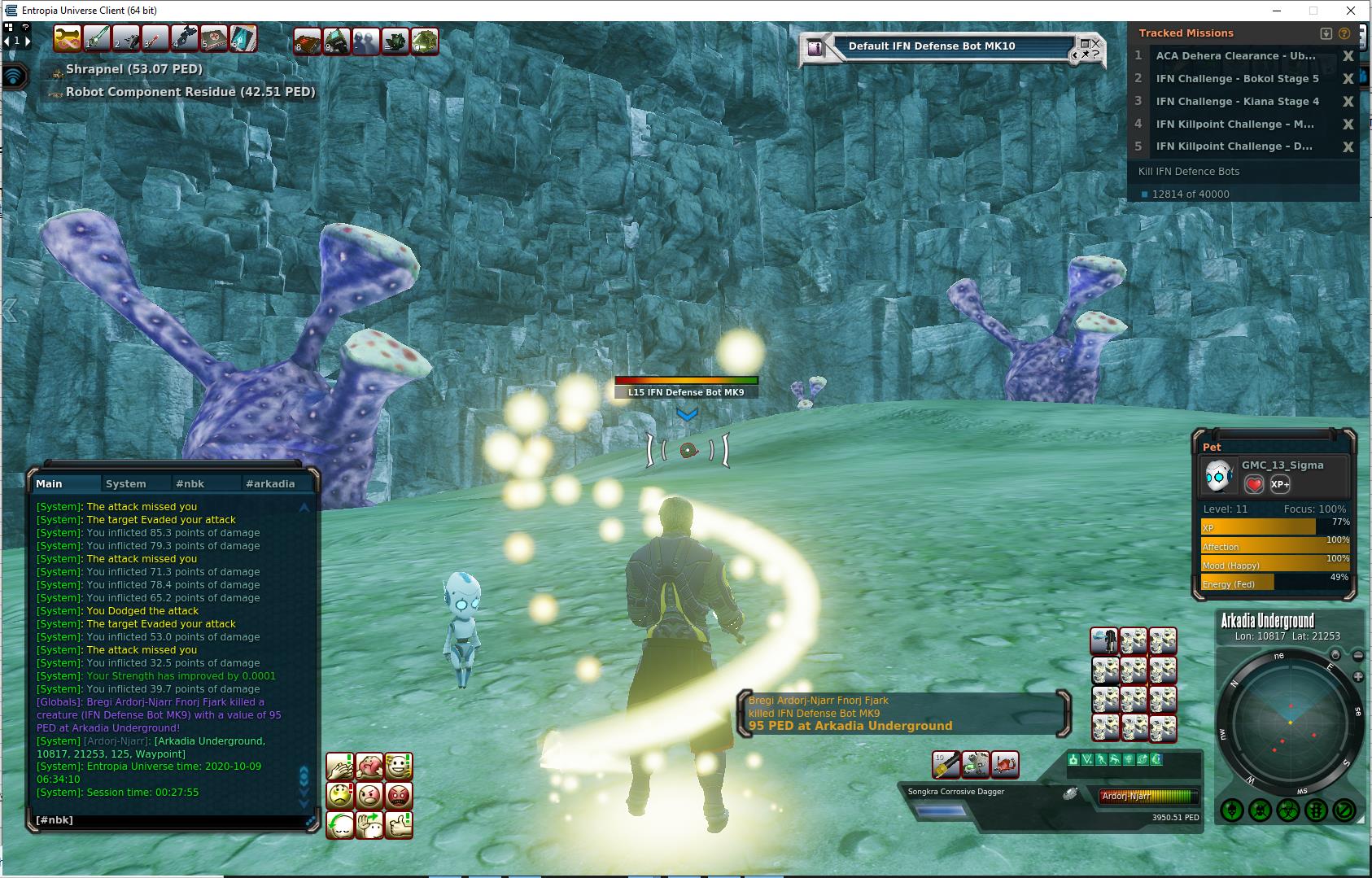Screen dimensions: 1372x878
Task: Click the chat input field
Action: pyautogui.click(x=167, y=820)
